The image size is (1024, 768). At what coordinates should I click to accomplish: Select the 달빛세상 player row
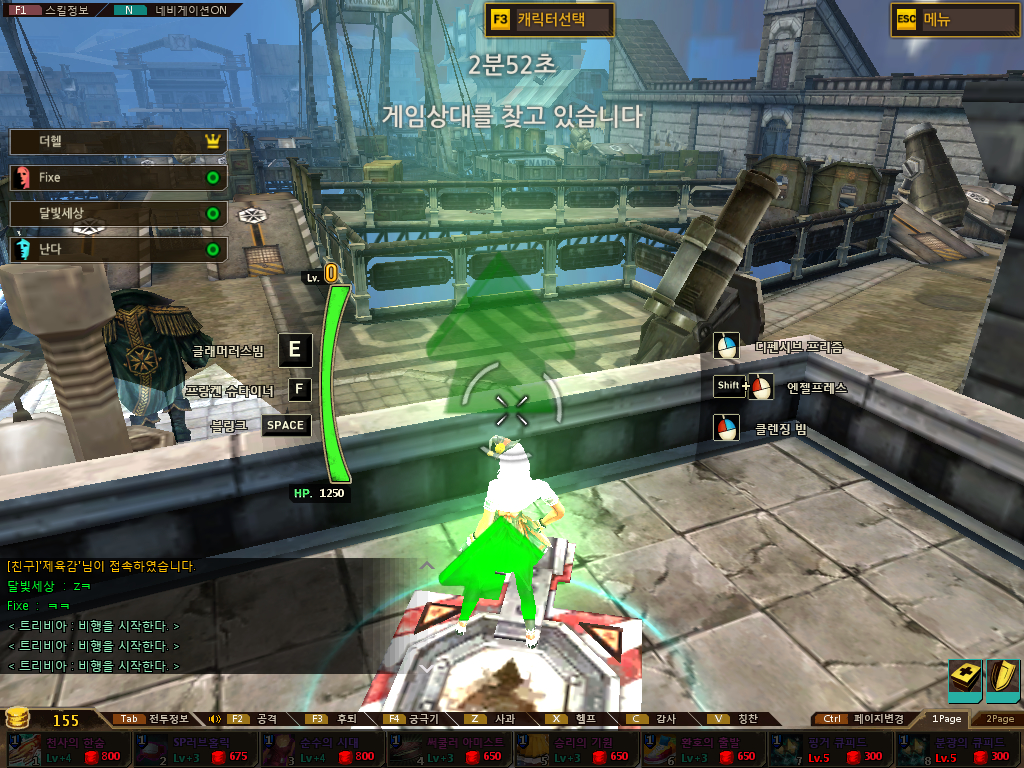tap(118, 214)
